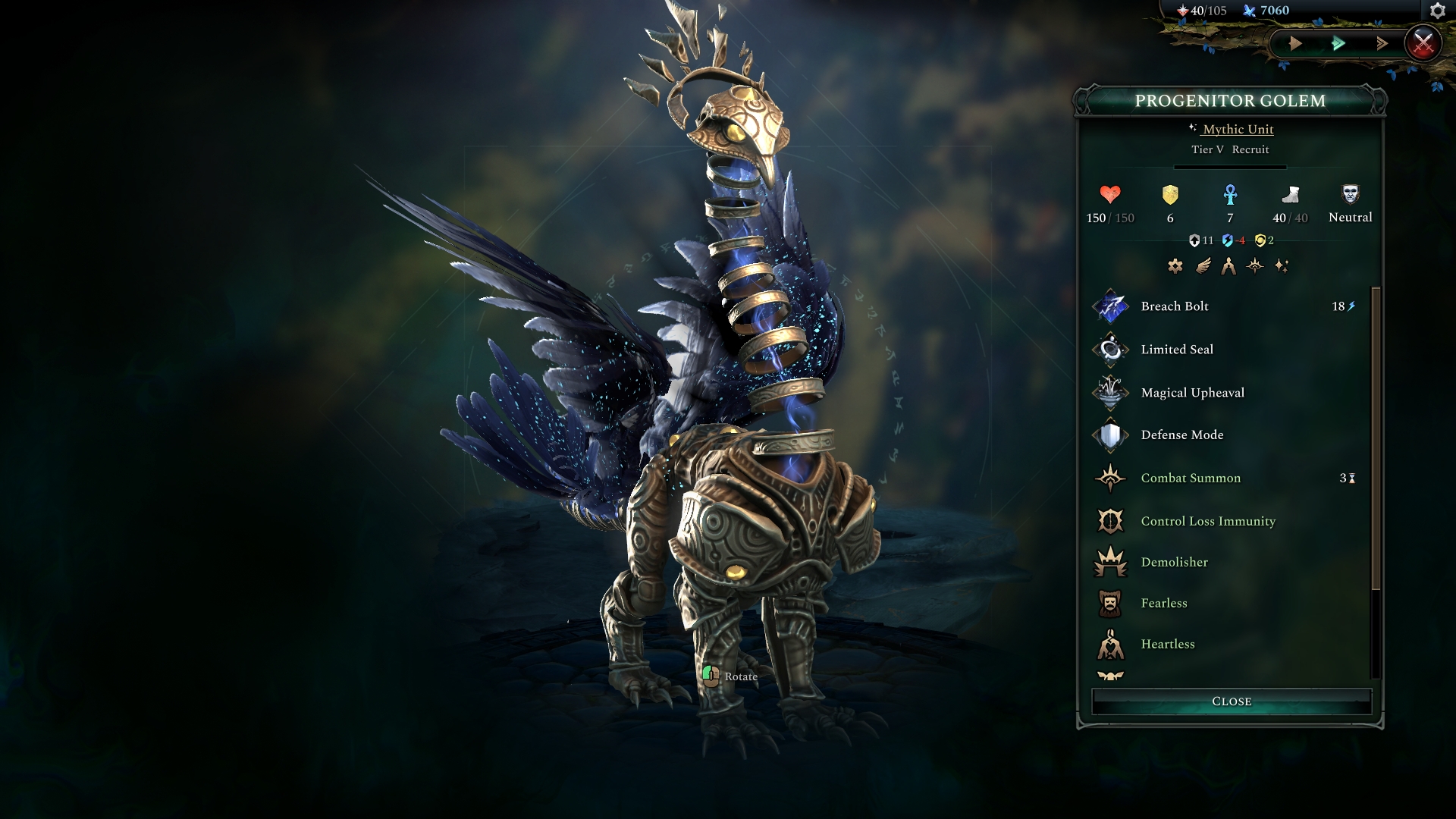1456x819 pixels.
Task: Select the Heartless trait row
Action: [1168, 645]
